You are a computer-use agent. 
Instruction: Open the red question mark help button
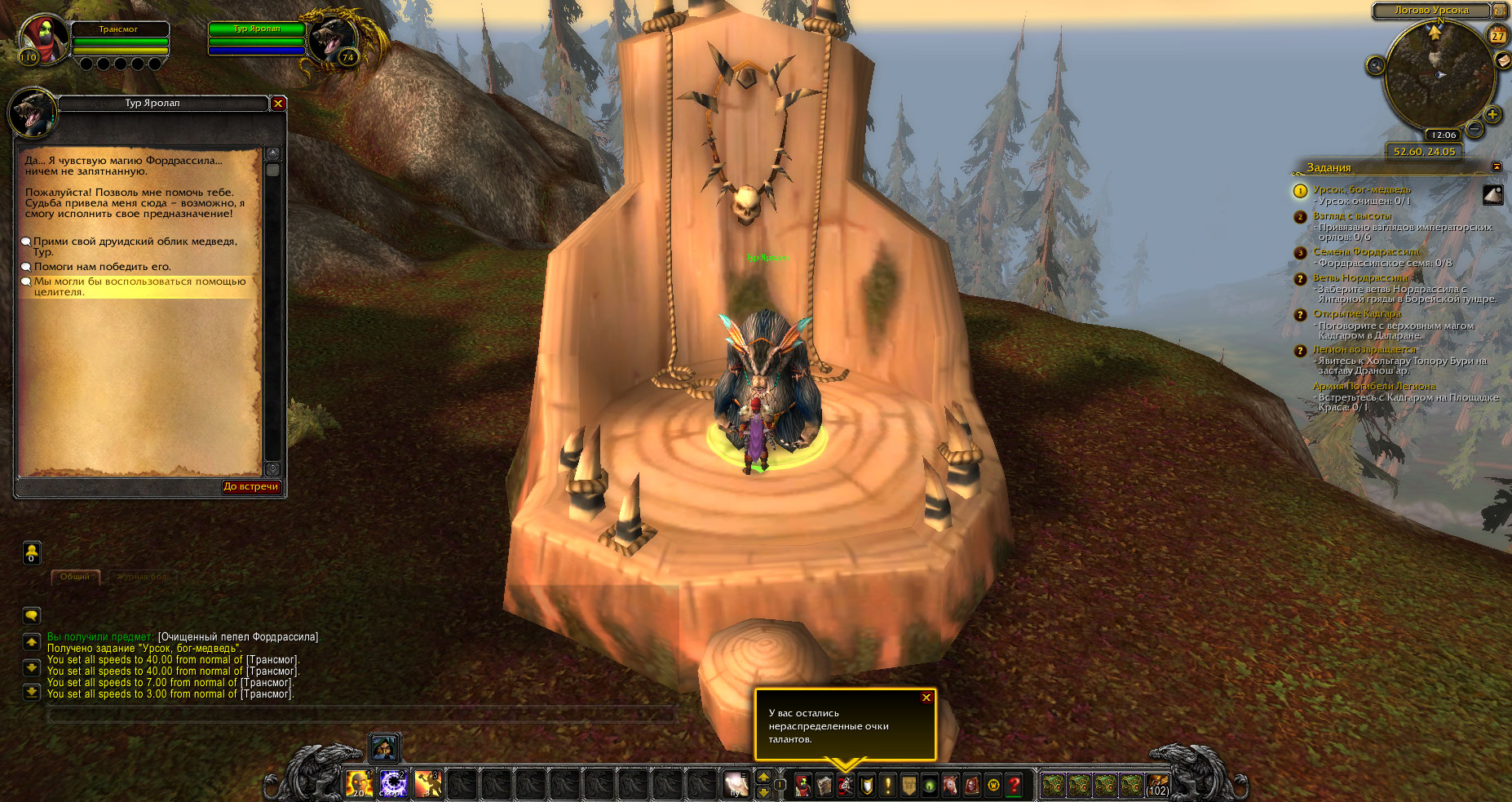[1014, 785]
